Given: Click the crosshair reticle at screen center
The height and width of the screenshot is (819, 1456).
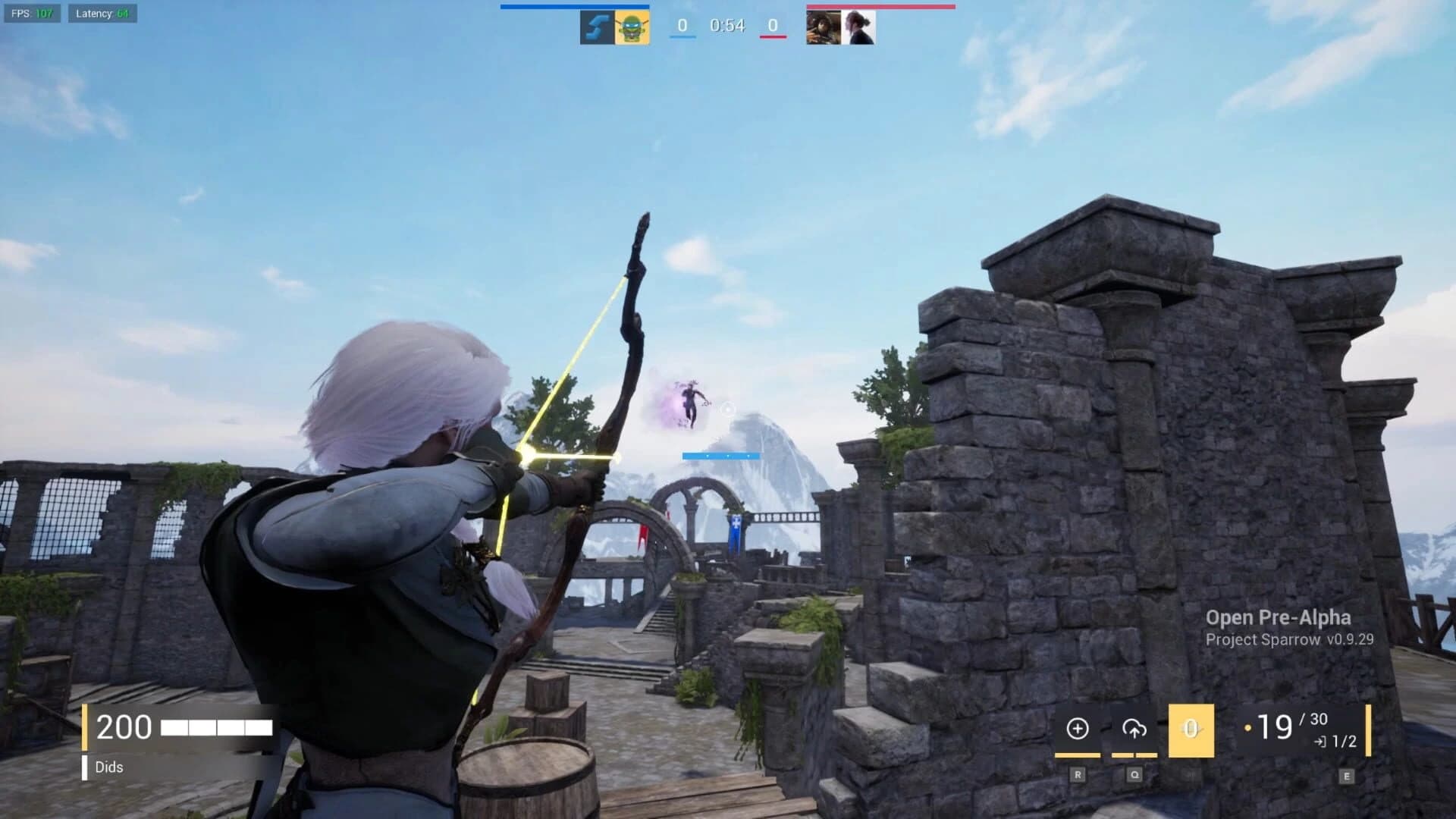Looking at the screenshot, I should (x=728, y=408).
